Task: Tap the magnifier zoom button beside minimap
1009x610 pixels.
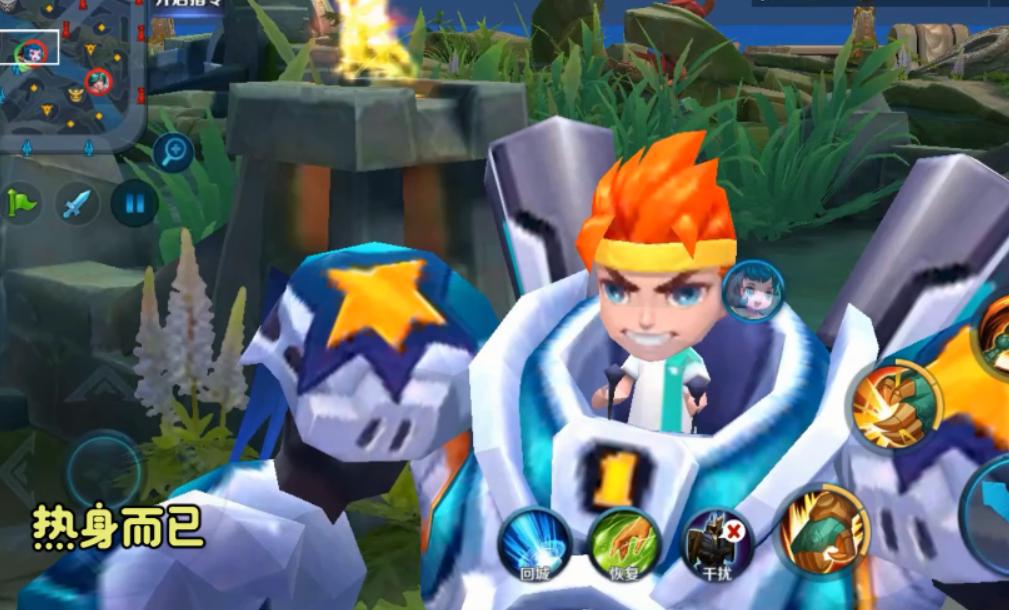Action: pos(174,152)
